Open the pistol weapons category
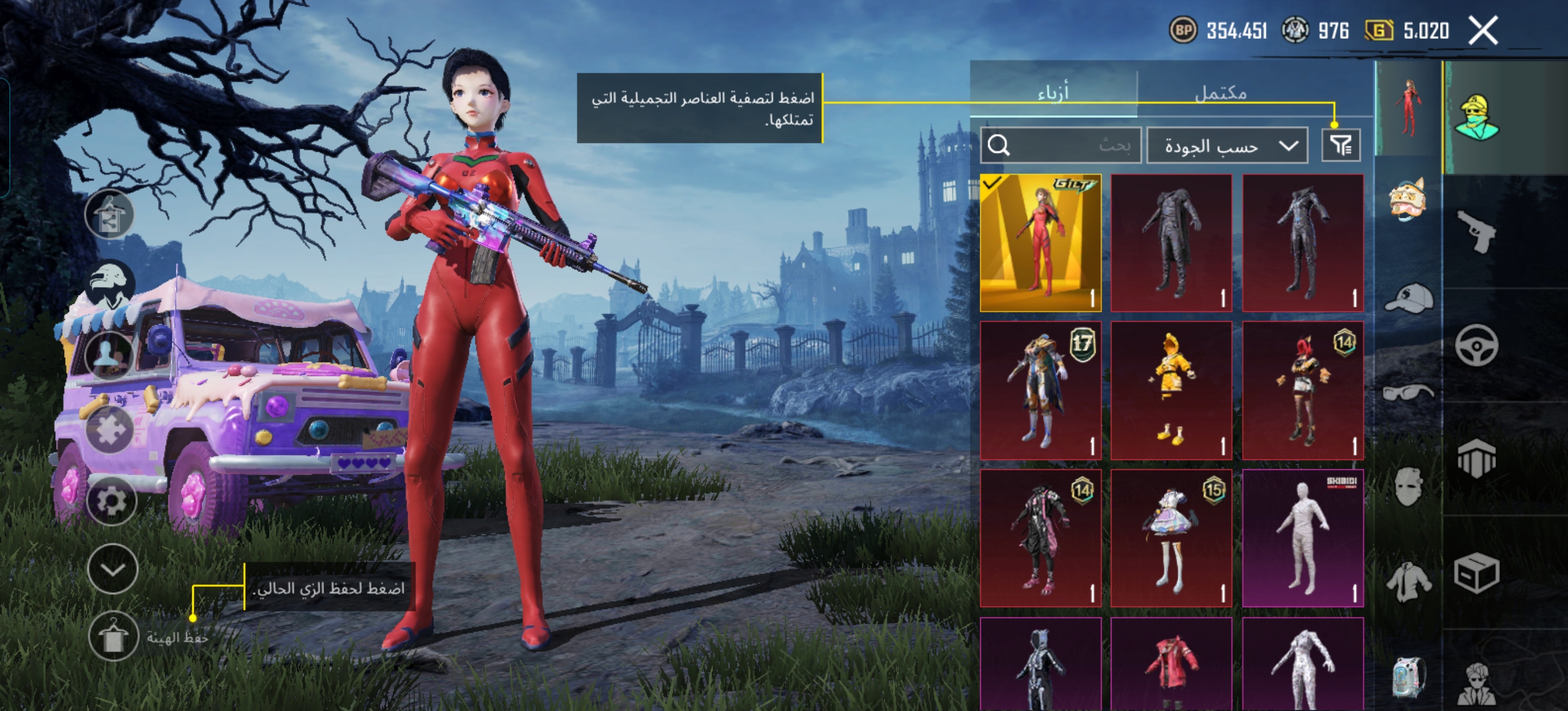1568x711 pixels. click(x=1477, y=231)
